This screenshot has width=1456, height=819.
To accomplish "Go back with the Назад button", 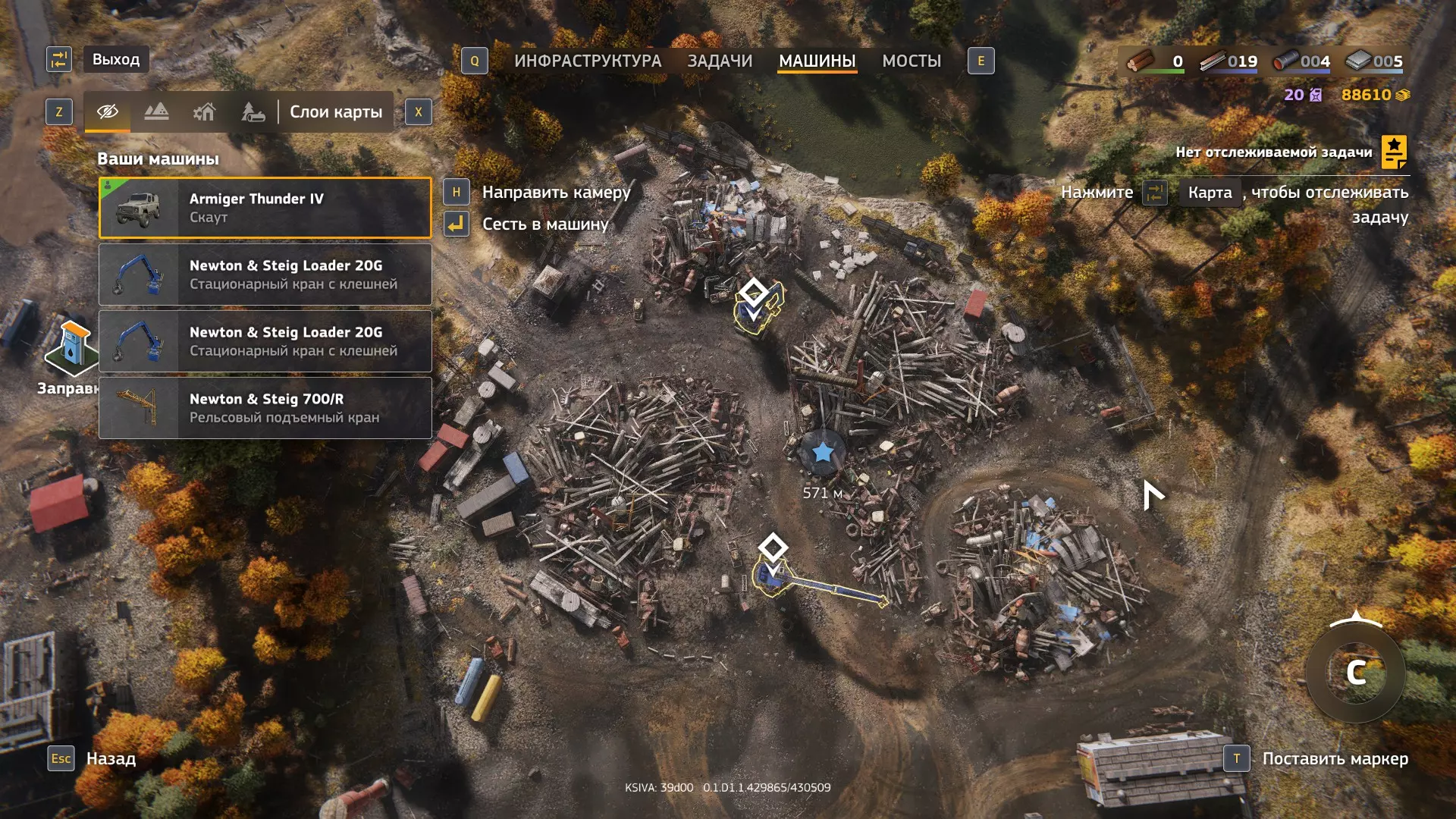I will [x=111, y=758].
